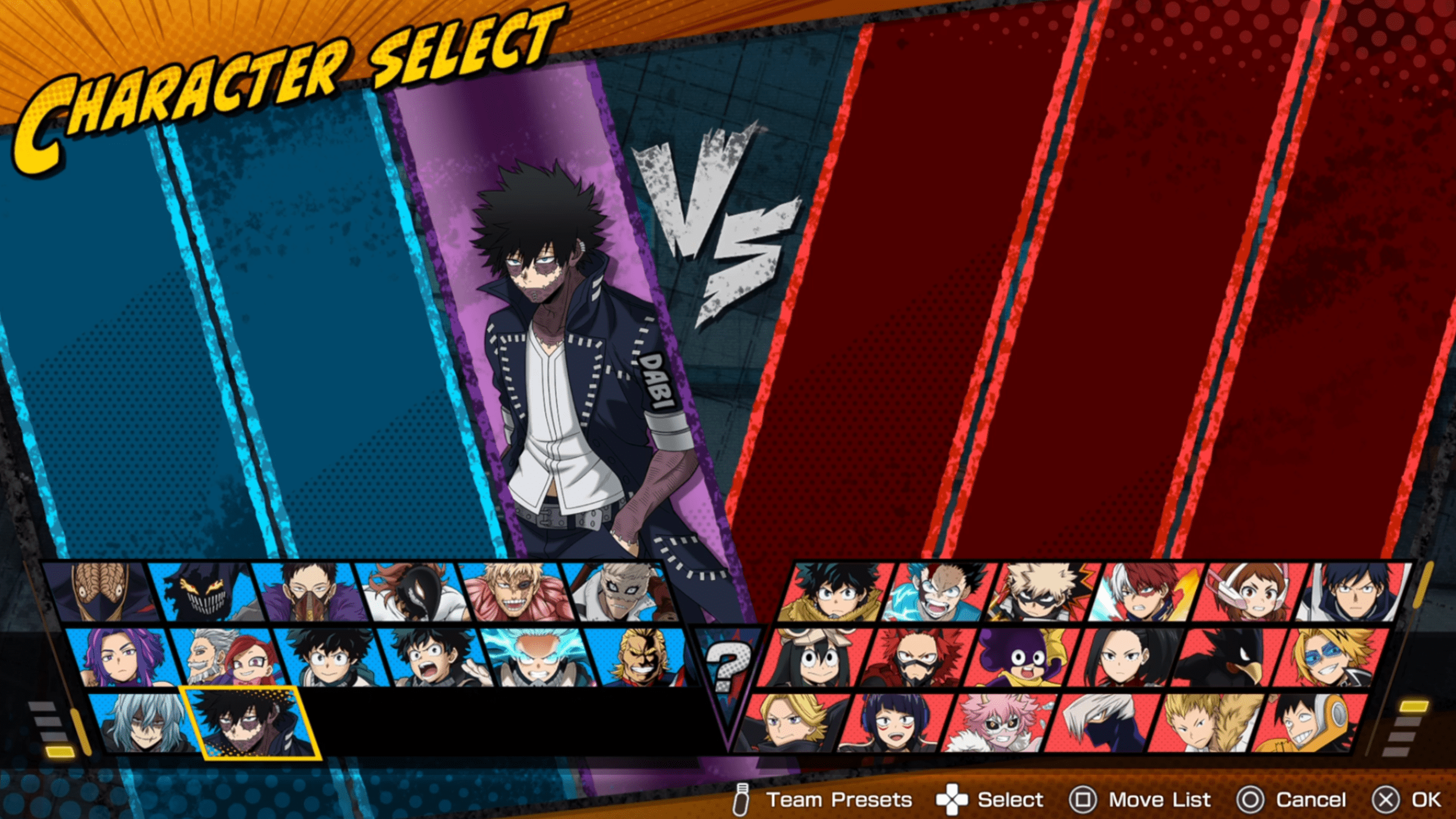Viewport: 1456px width, 819px height.
Task: Select the Mineta portrait
Action: [x=1021, y=658]
